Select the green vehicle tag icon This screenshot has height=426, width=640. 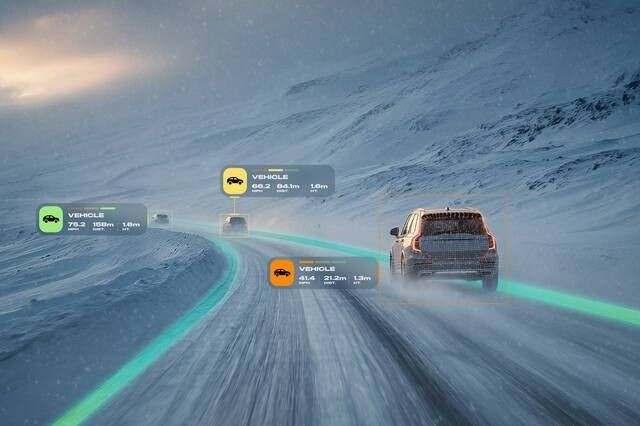(50, 219)
